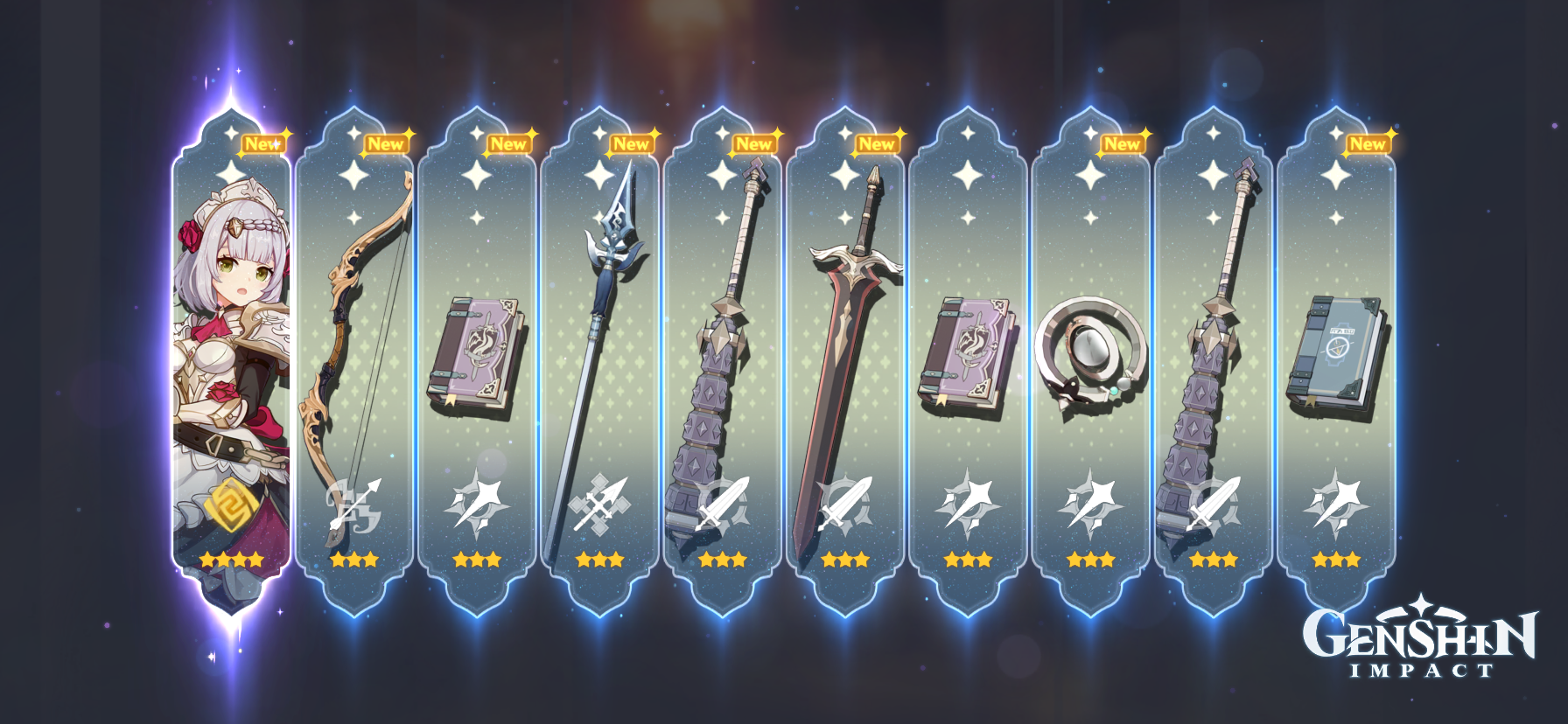
Task: Click the three-star rating under the greatsword
Action: [845, 560]
